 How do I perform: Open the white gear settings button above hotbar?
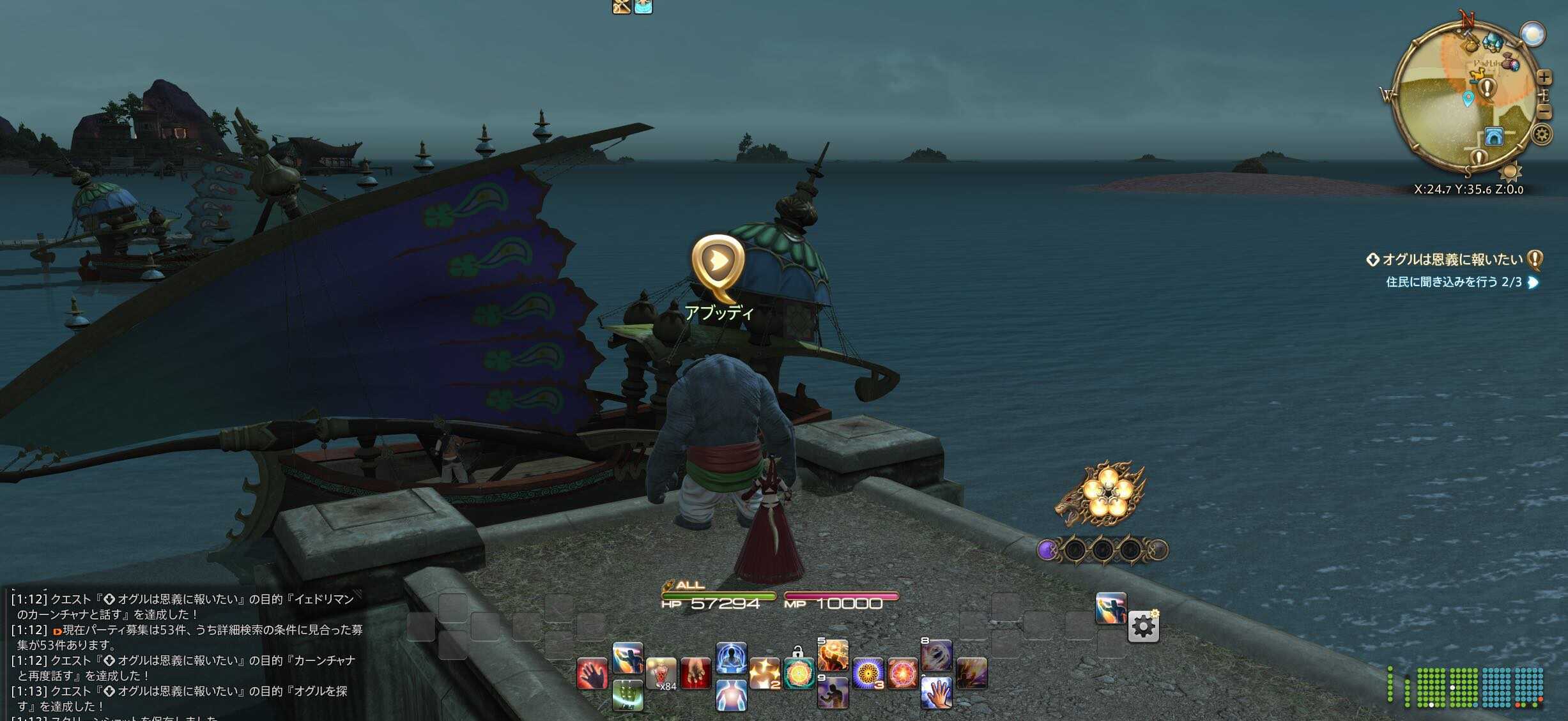(x=1143, y=627)
